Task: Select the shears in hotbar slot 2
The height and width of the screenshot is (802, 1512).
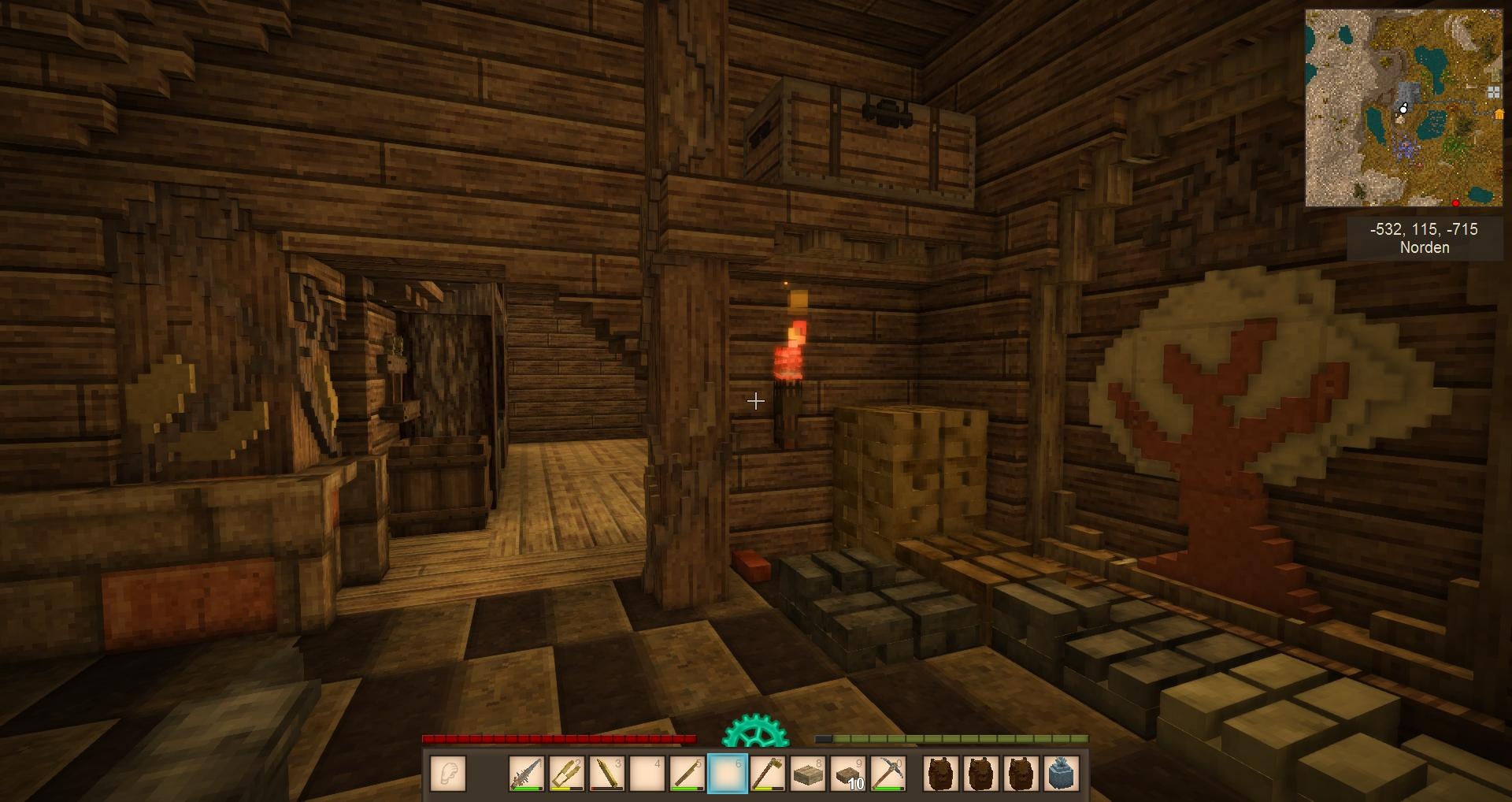Action: 567,773
